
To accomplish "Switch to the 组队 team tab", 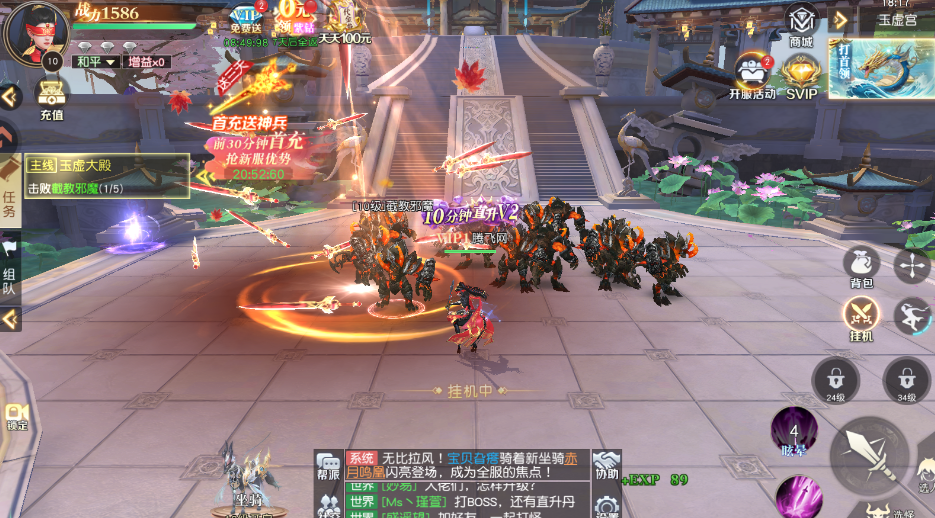I will click(x=9, y=265).
